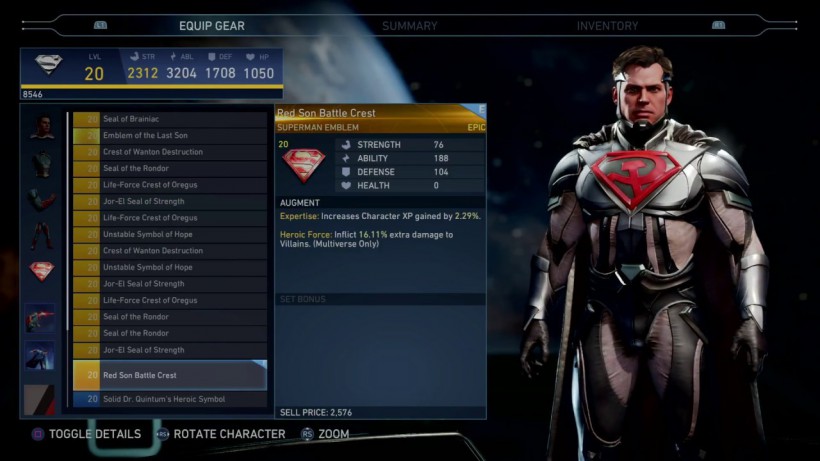
Task: Open the head gear slot category
Action: [41, 127]
